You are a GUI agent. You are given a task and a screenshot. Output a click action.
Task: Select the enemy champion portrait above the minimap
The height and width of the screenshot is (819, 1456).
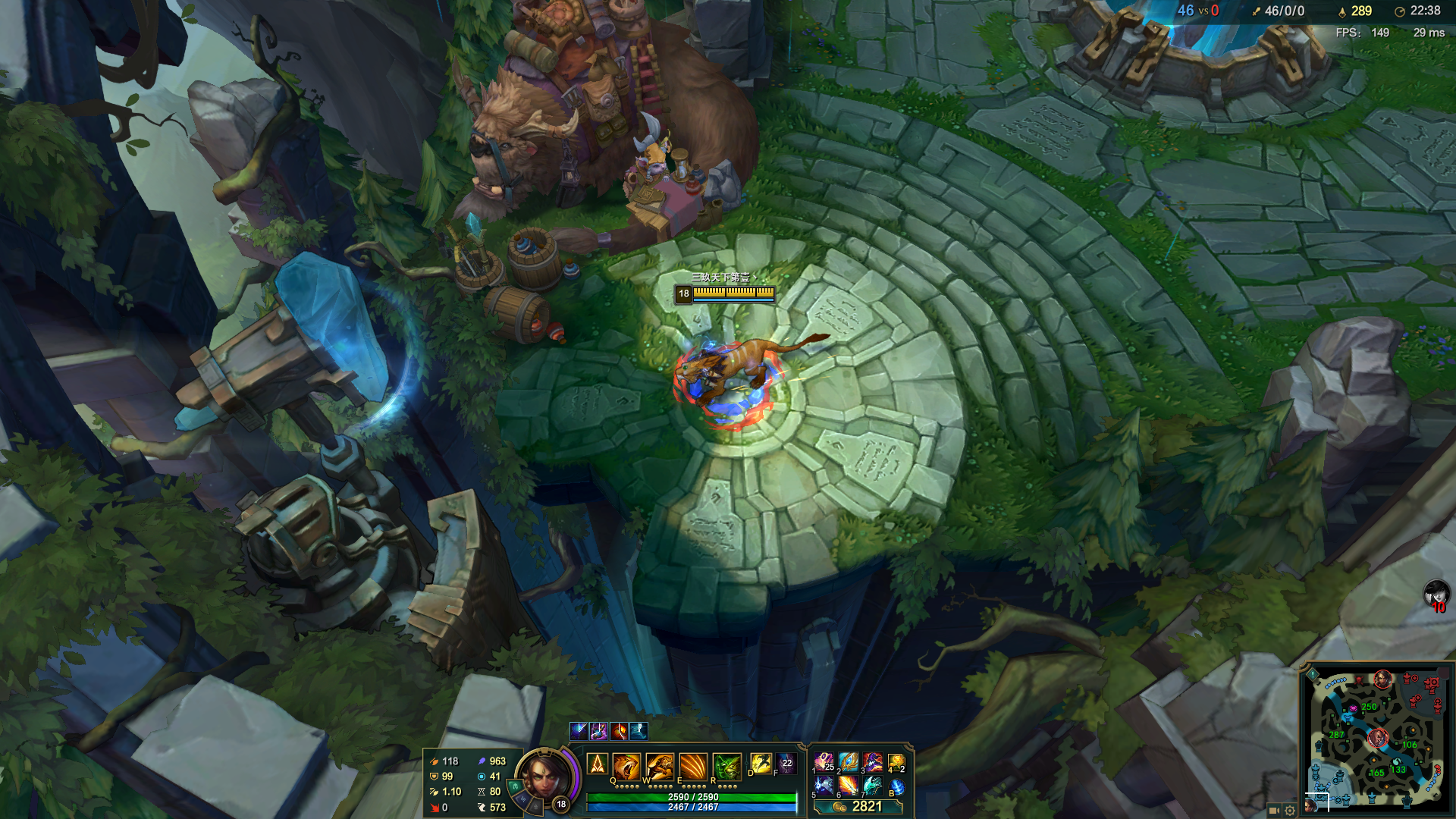click(1436, 593)
